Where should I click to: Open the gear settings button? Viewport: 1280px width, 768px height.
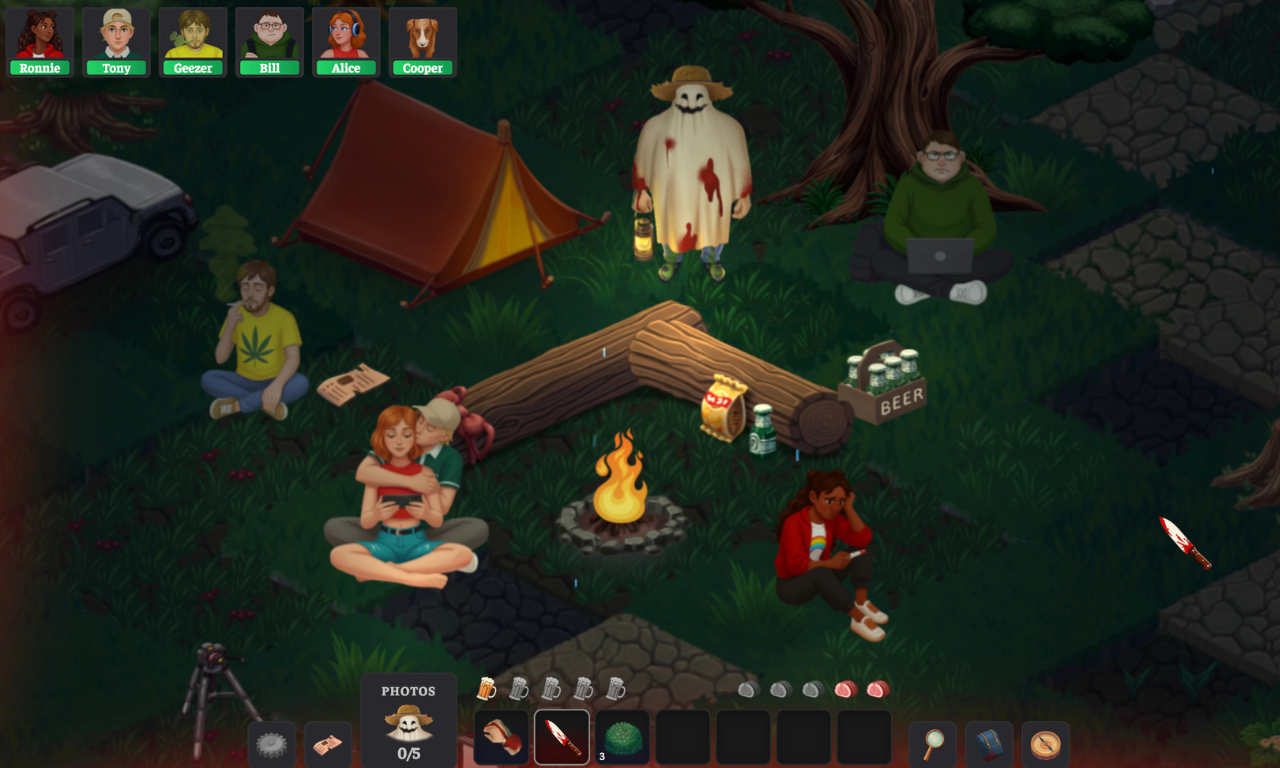pyautogui.click(x=271, y=744)
